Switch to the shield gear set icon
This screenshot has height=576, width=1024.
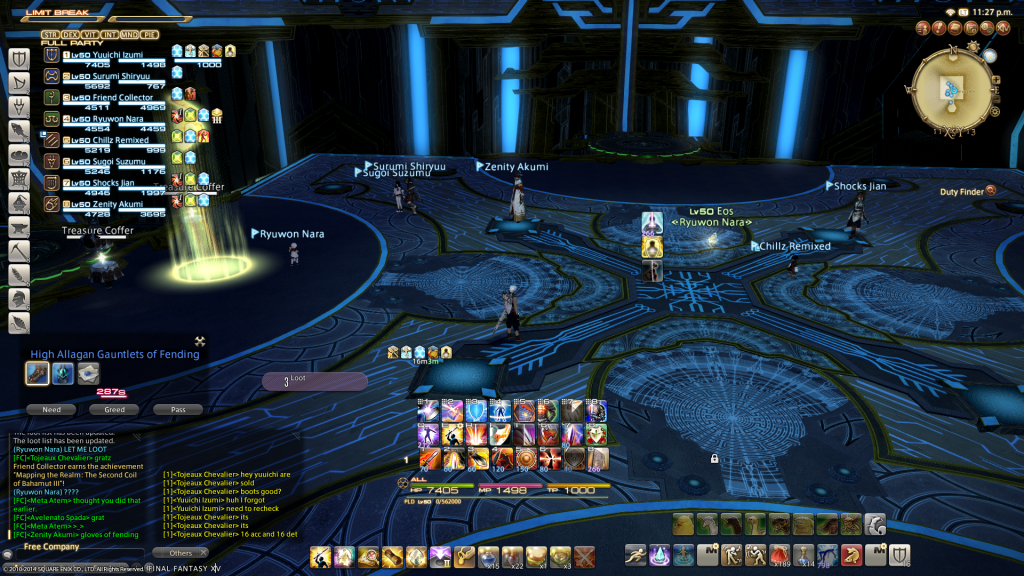[19, 59]
